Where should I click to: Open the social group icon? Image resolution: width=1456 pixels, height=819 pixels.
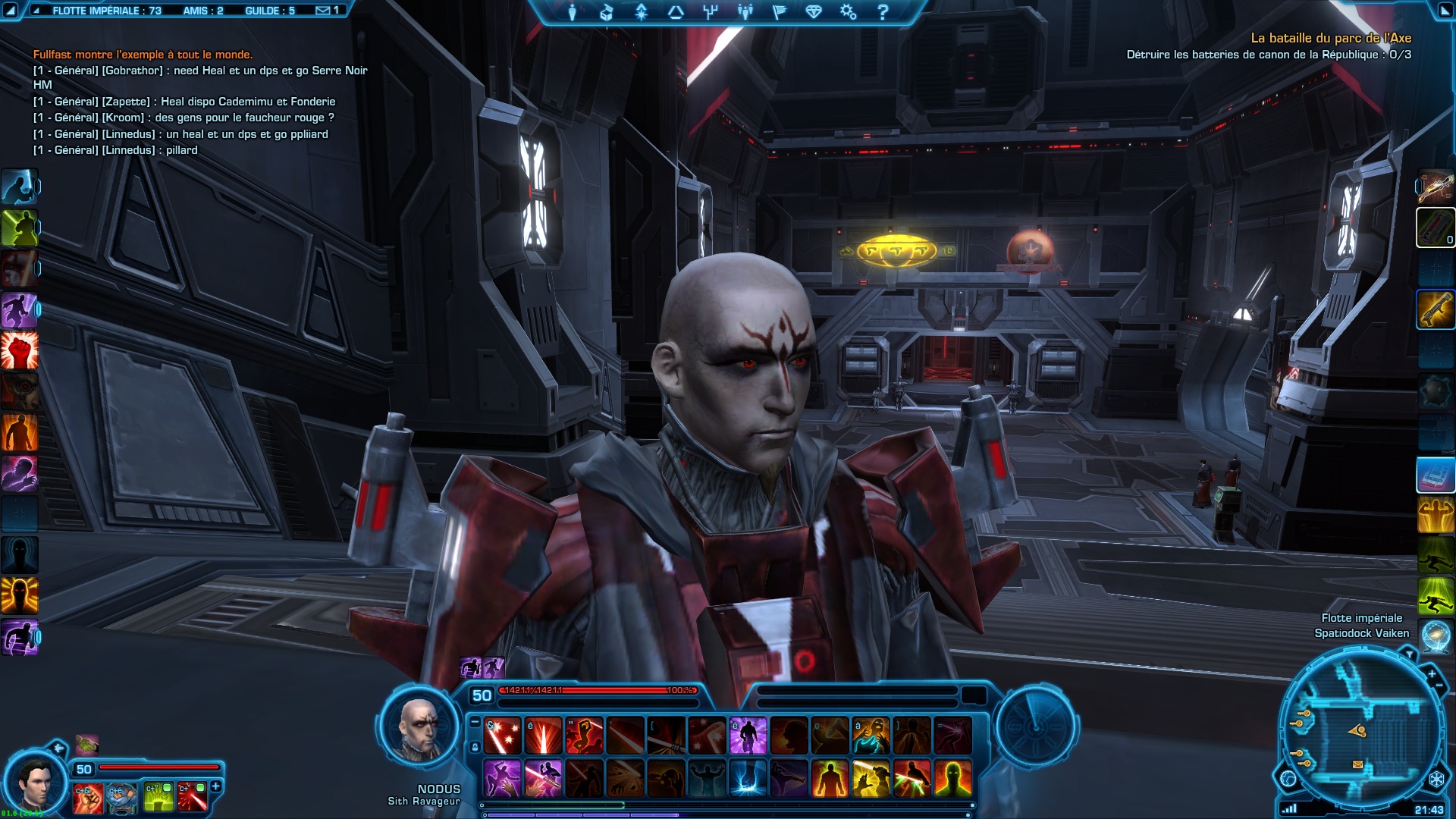745,11
